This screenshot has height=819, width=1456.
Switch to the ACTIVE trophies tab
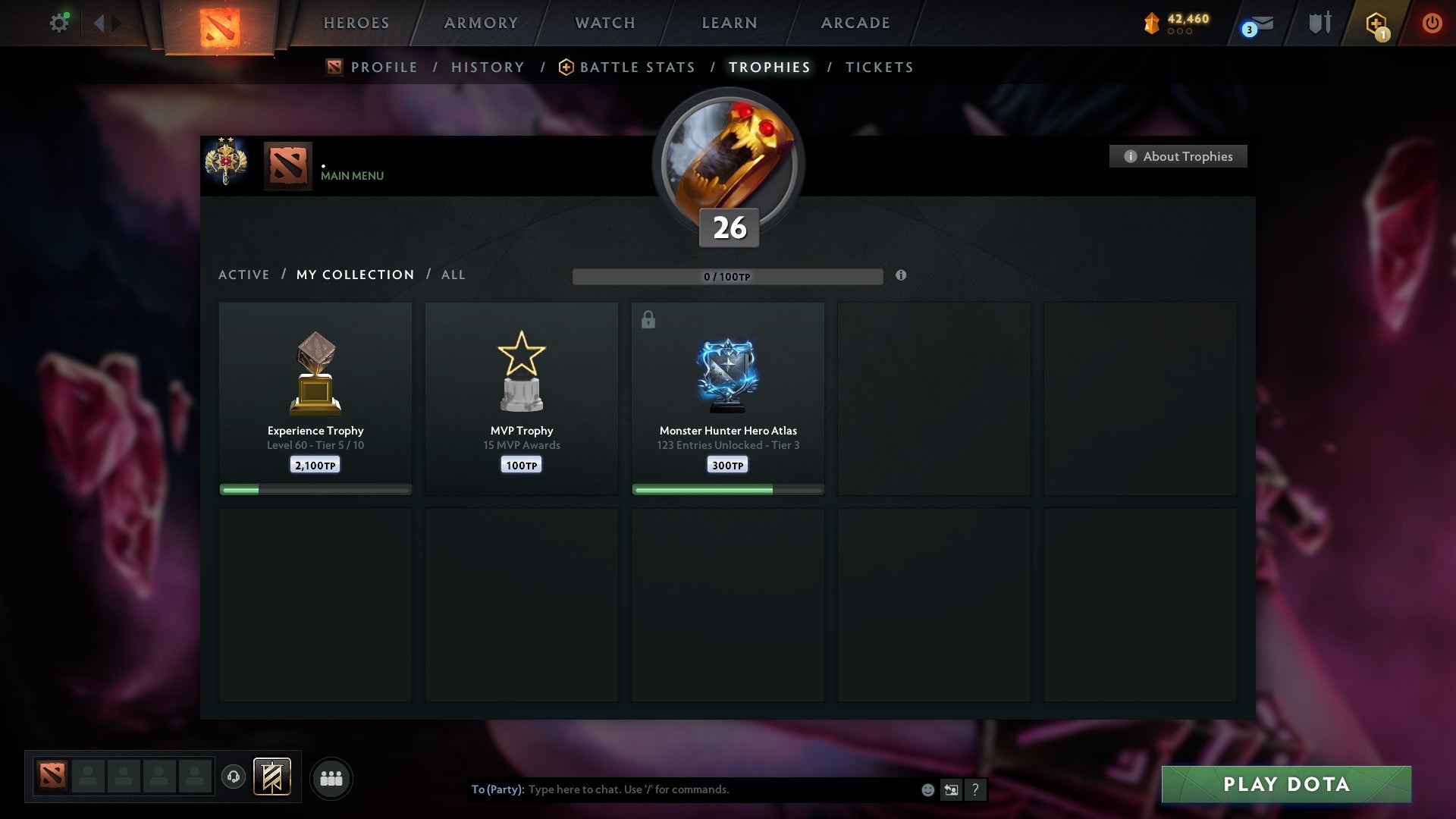click(x=244, y=275)
